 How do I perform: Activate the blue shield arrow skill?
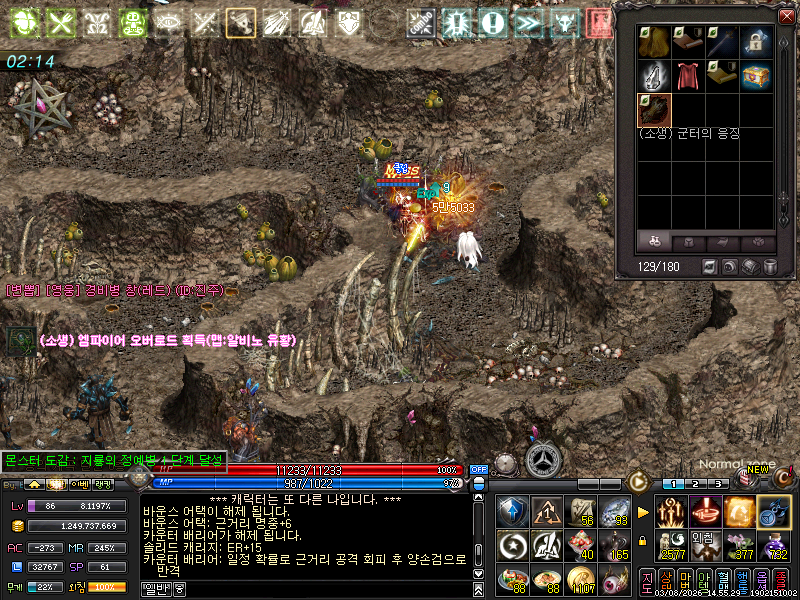[x=513, y=512]
